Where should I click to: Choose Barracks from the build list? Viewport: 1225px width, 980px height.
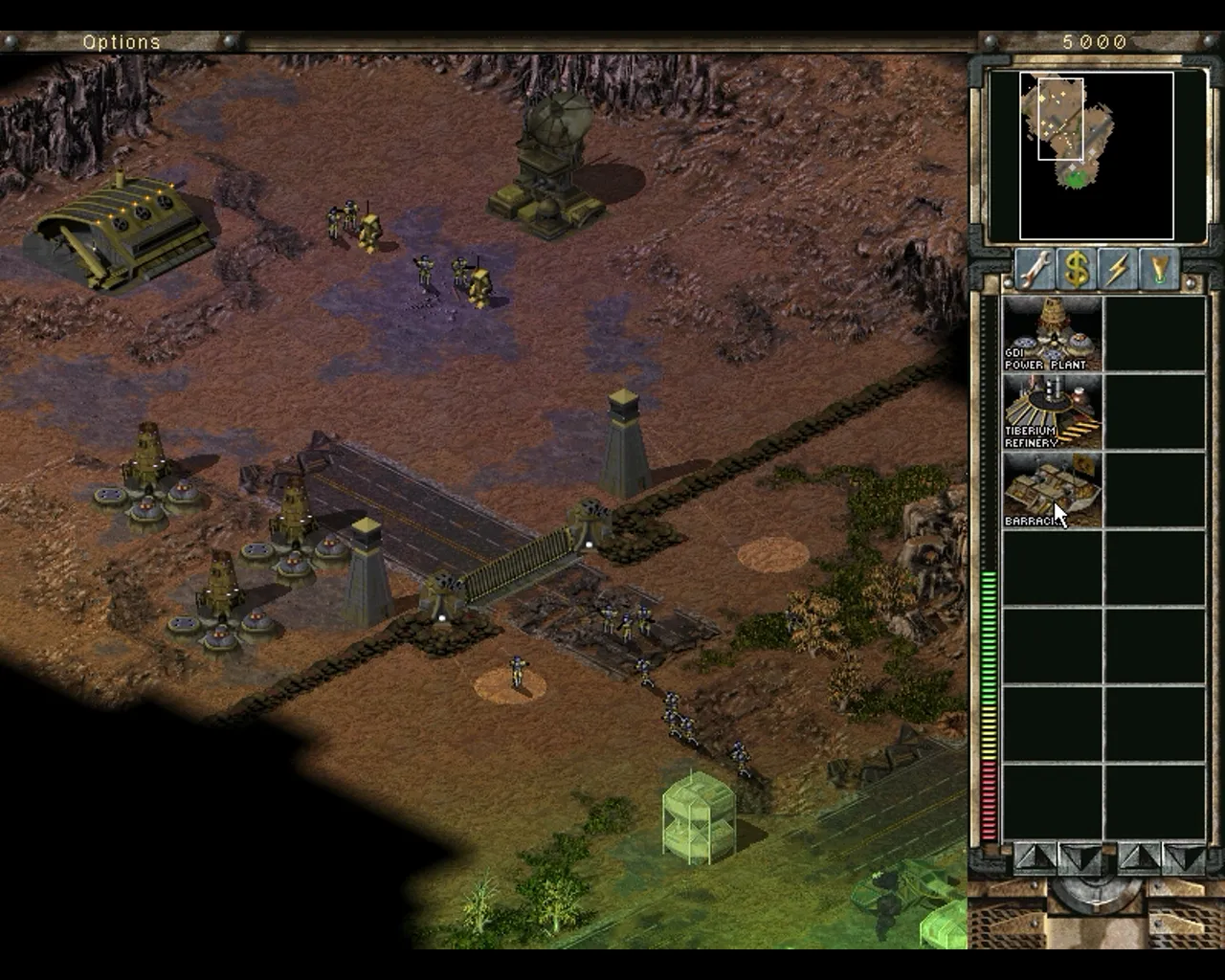point(1052,490)
